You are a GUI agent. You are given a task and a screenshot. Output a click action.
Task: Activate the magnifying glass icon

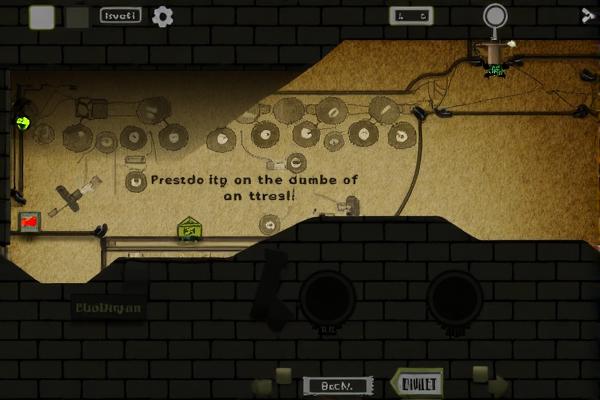[495, 17]
